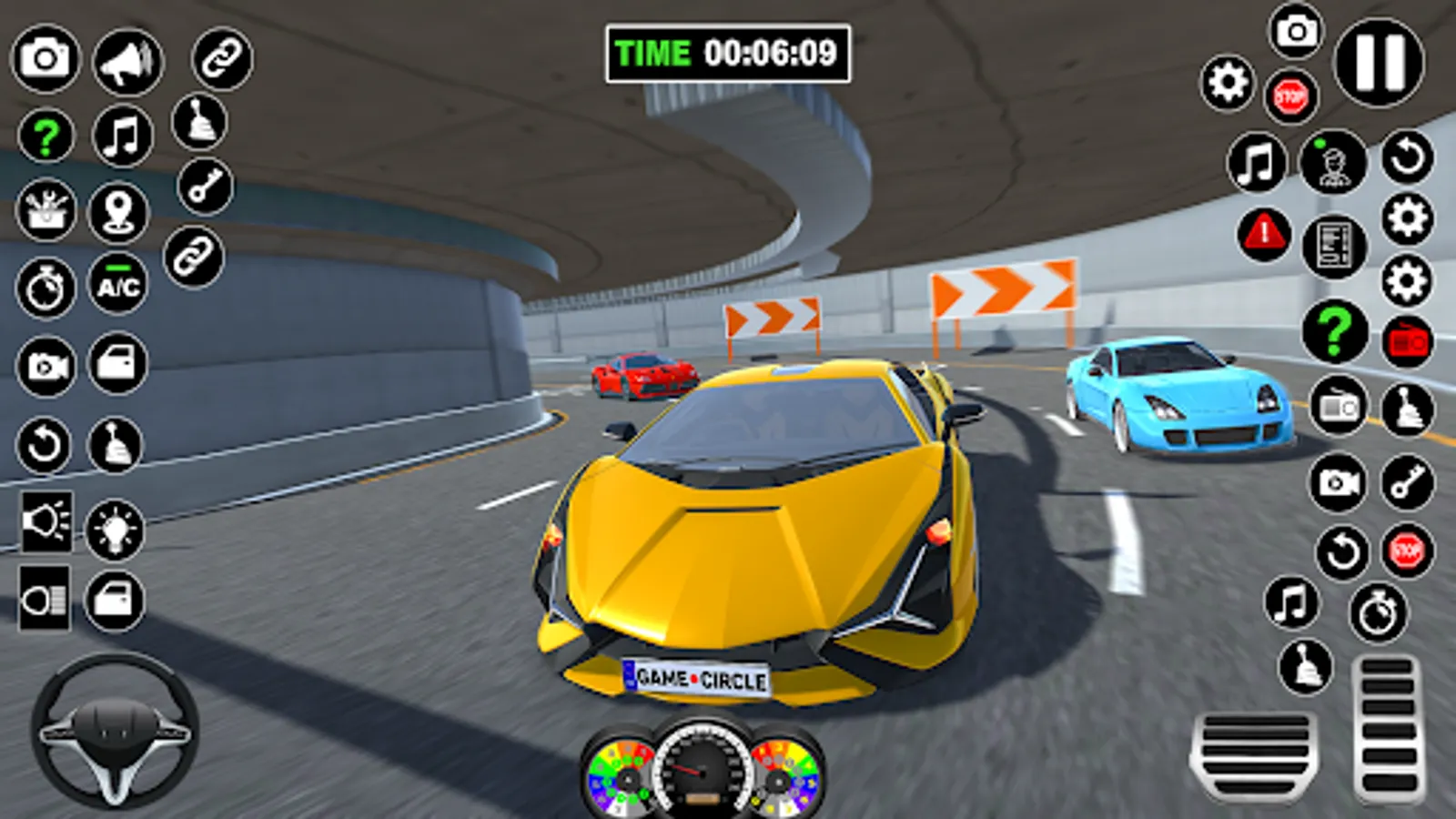Tap the steering wheel control
1456x819 pixels.
pos(115,731)
